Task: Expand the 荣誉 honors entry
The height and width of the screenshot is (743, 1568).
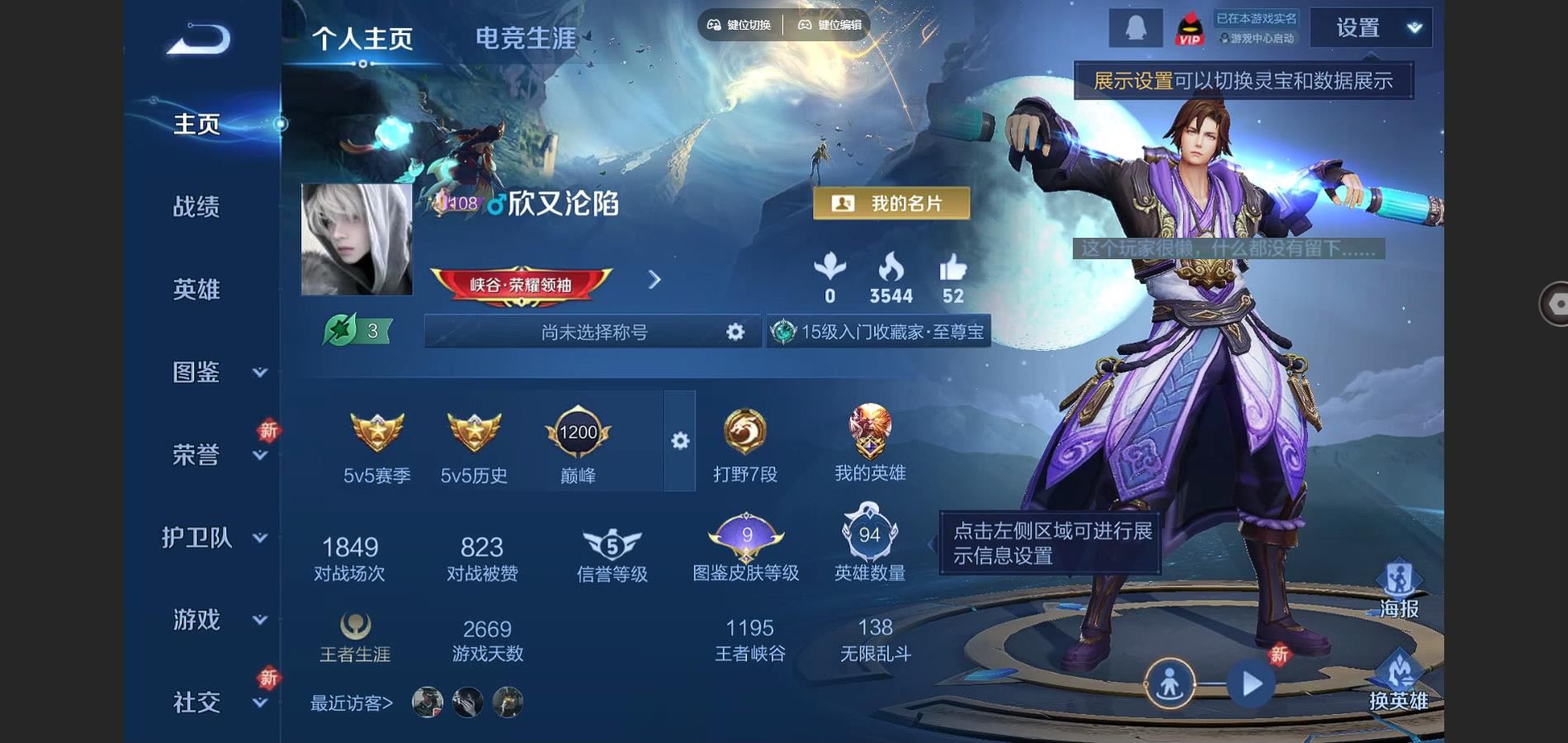Action: click(216, 455)
